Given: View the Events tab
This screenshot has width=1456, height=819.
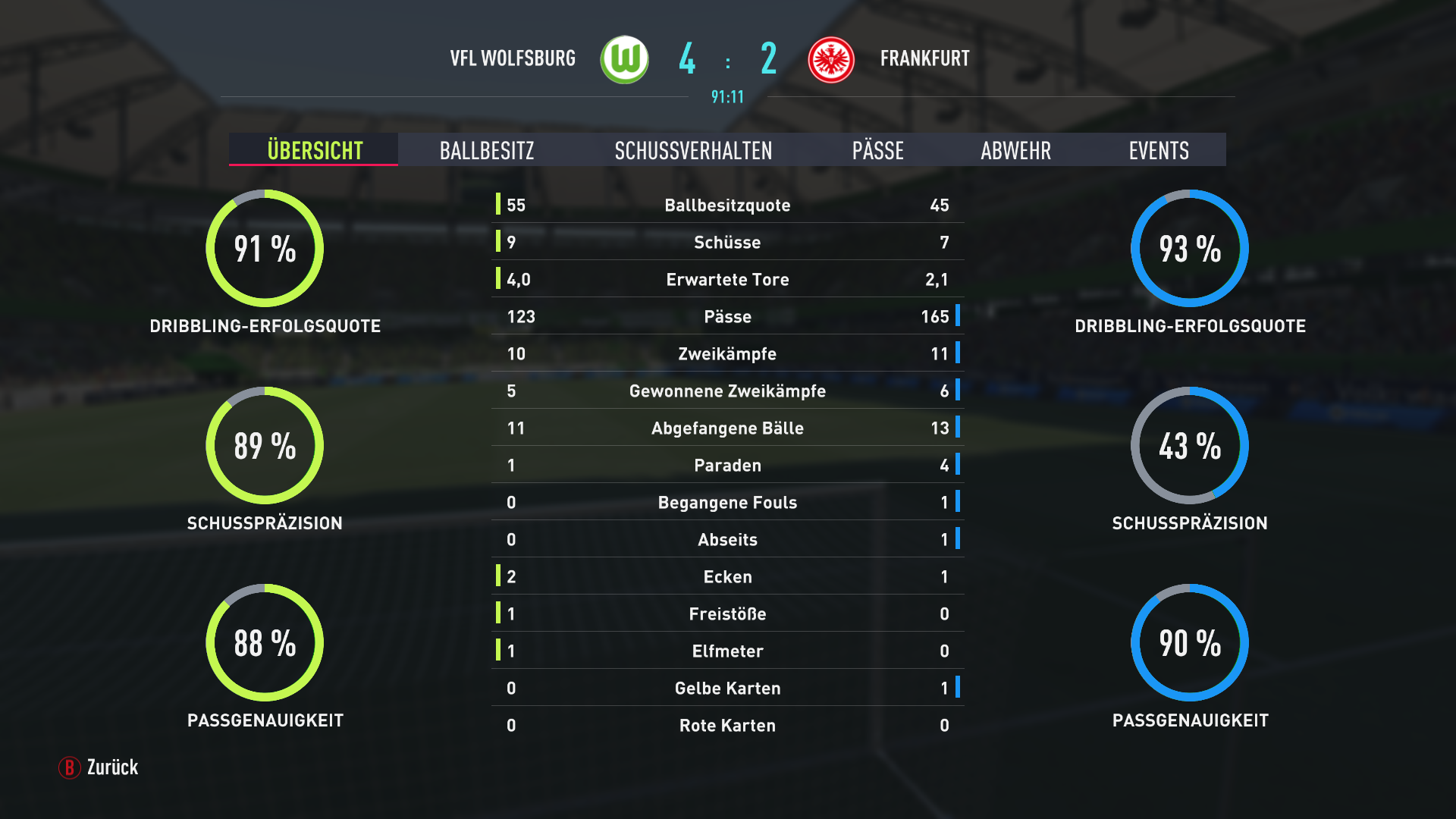Looking at the screenshot, I should click(1158, 150).
